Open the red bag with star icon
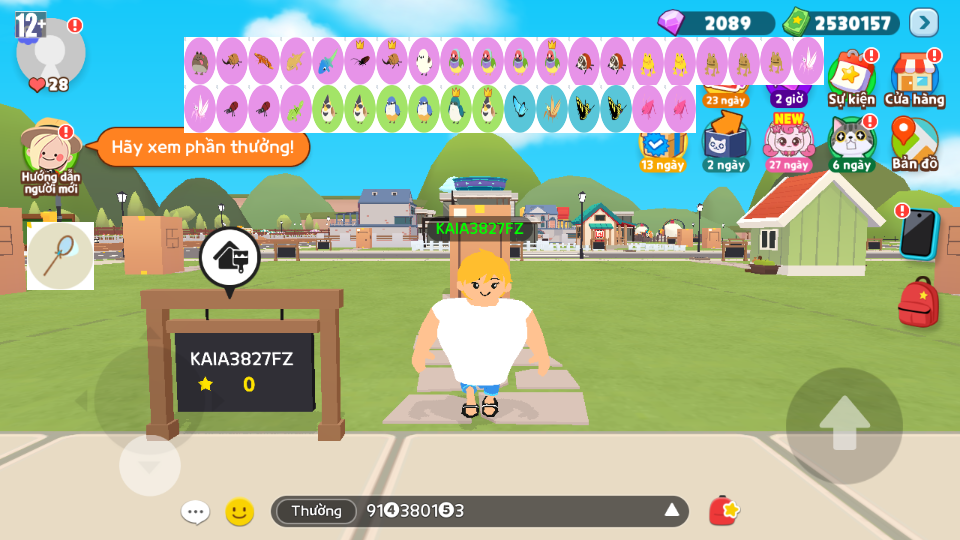This screenshot has width=960, height=540. [x=723, y=511]
